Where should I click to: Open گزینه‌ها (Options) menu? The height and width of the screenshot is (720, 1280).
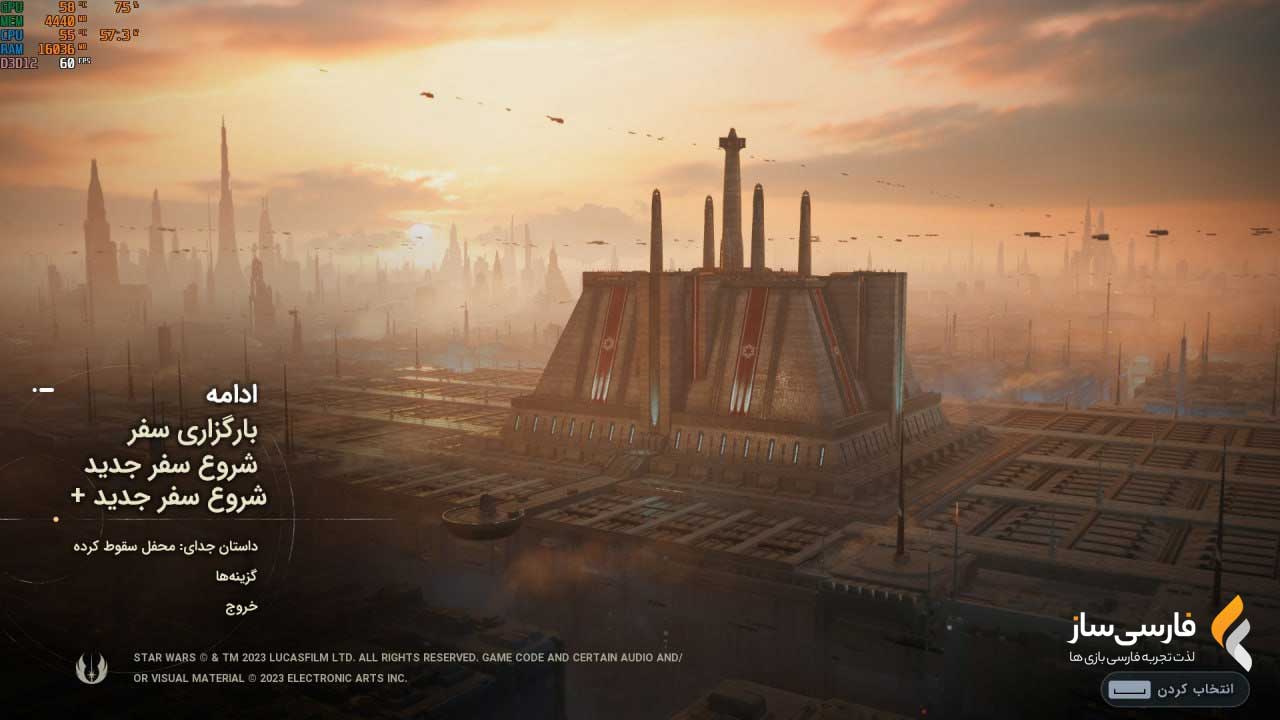[236, 577]
